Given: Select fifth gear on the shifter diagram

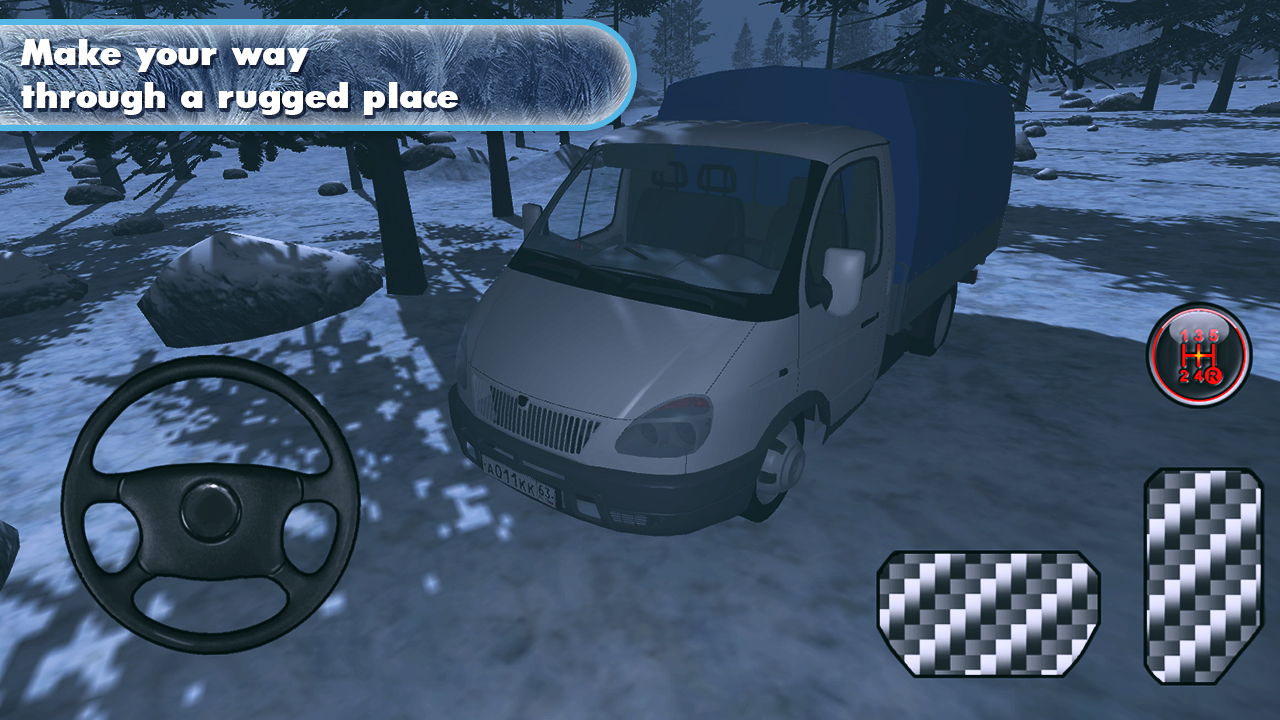Looking at the screenshot, I should click(x=1213, y=335).
